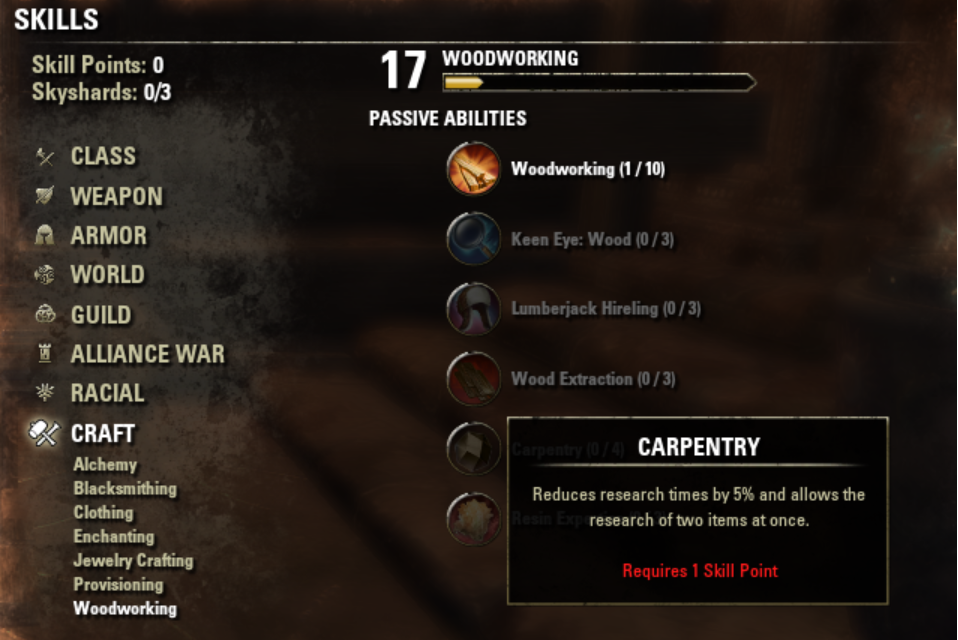Select the Woodworking skill line
Screen dimensions: 958x640
click(125, 609)
